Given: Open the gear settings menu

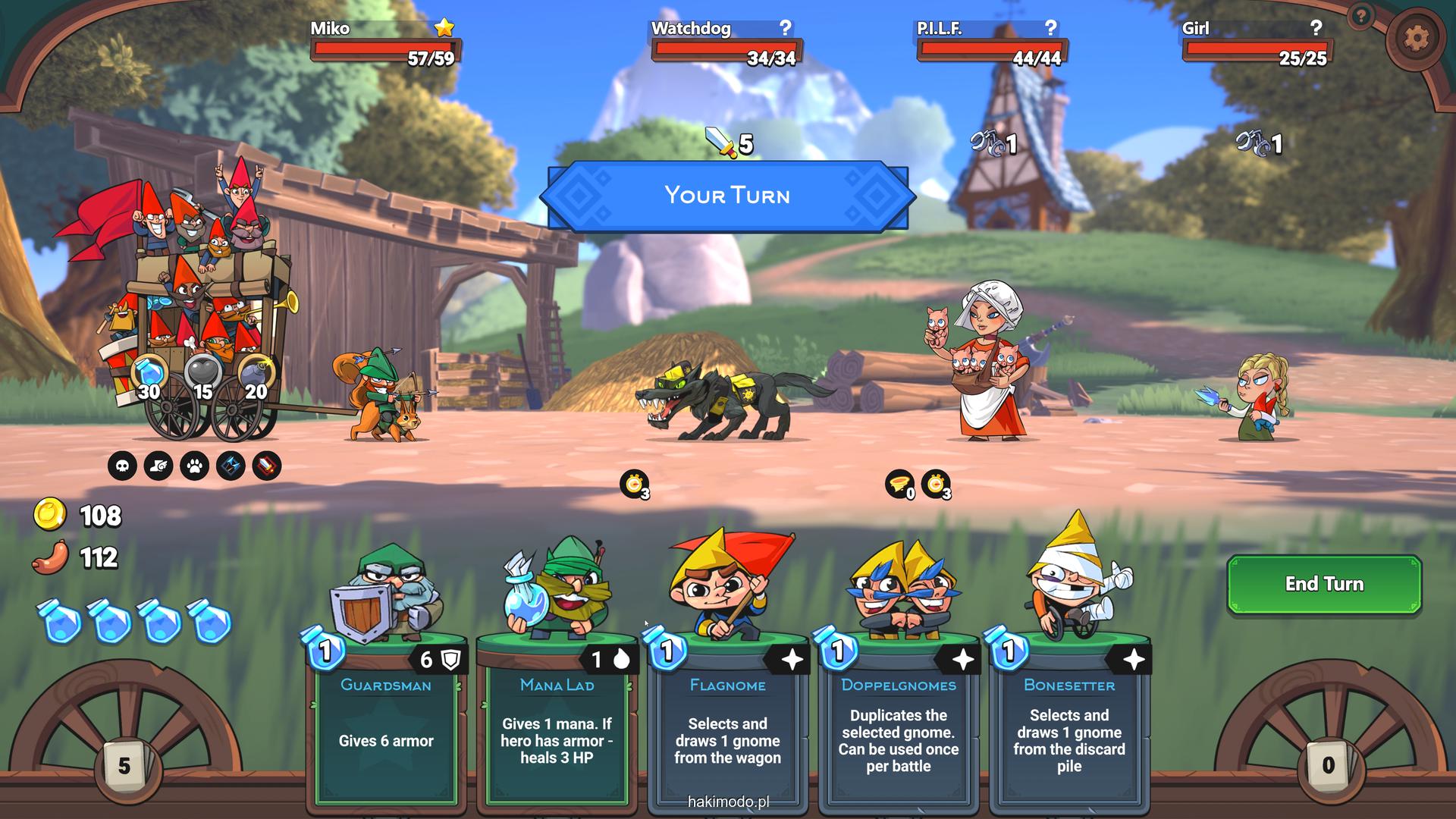Looking at the screenshot, I should coord(1415,37).
